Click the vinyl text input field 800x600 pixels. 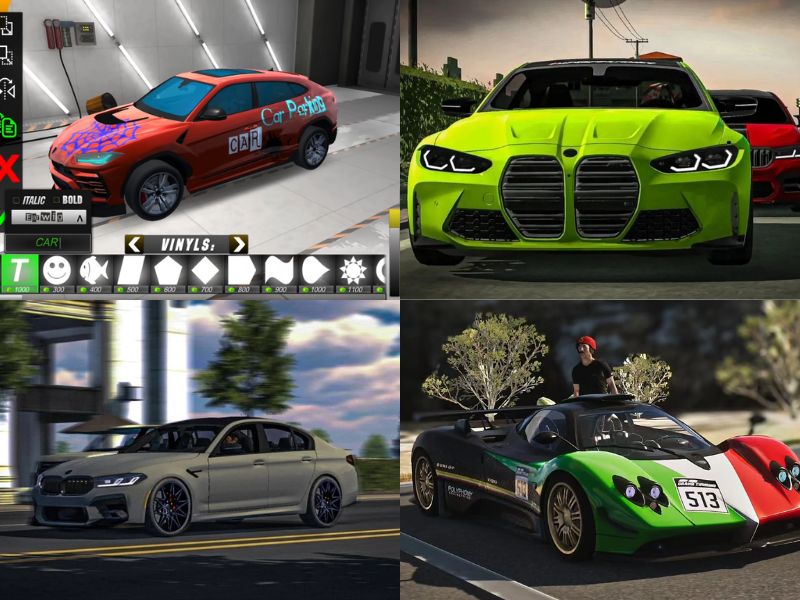[48, 242]
